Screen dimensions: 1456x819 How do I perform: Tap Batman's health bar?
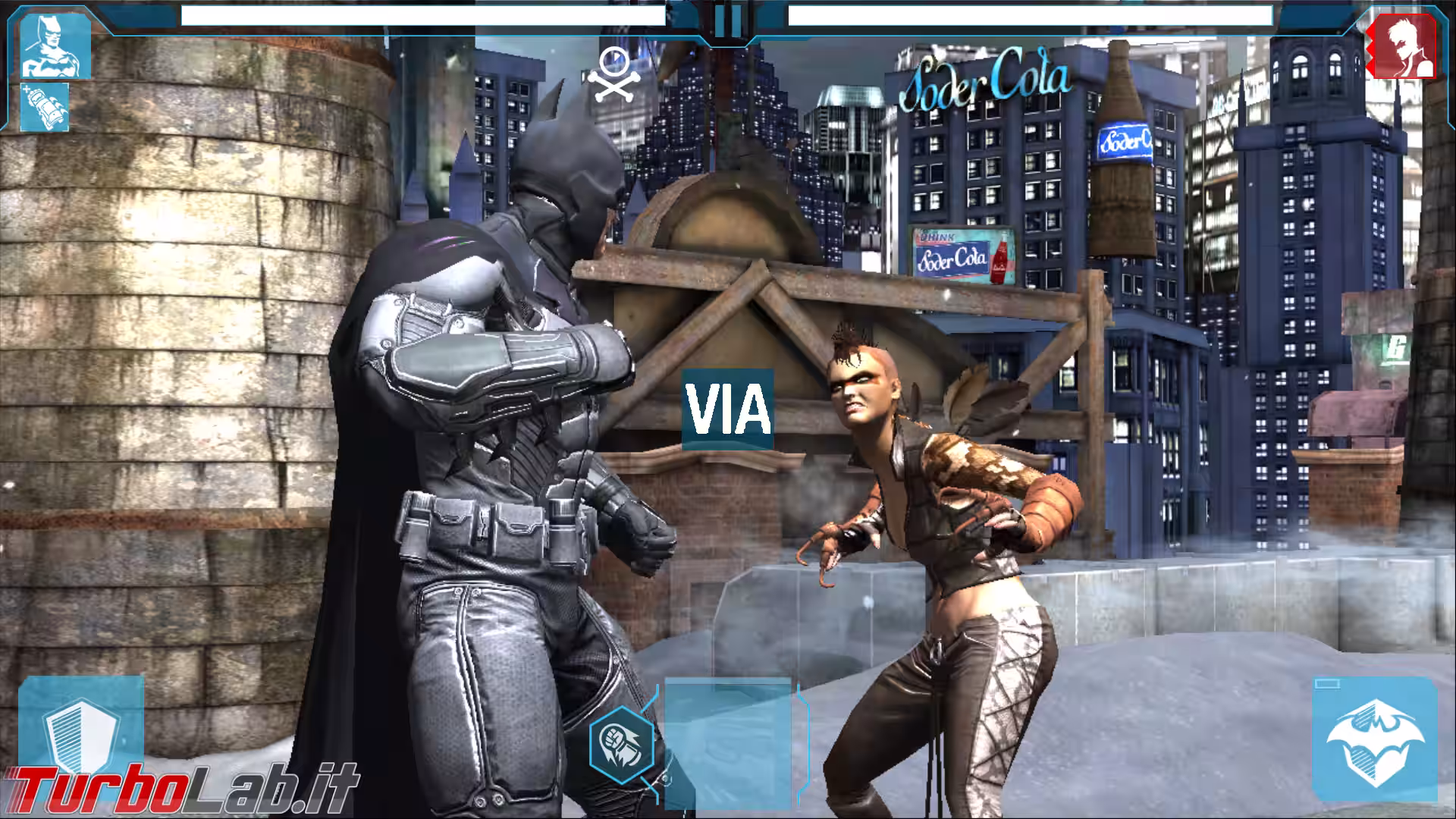click(x=425, y=14)
